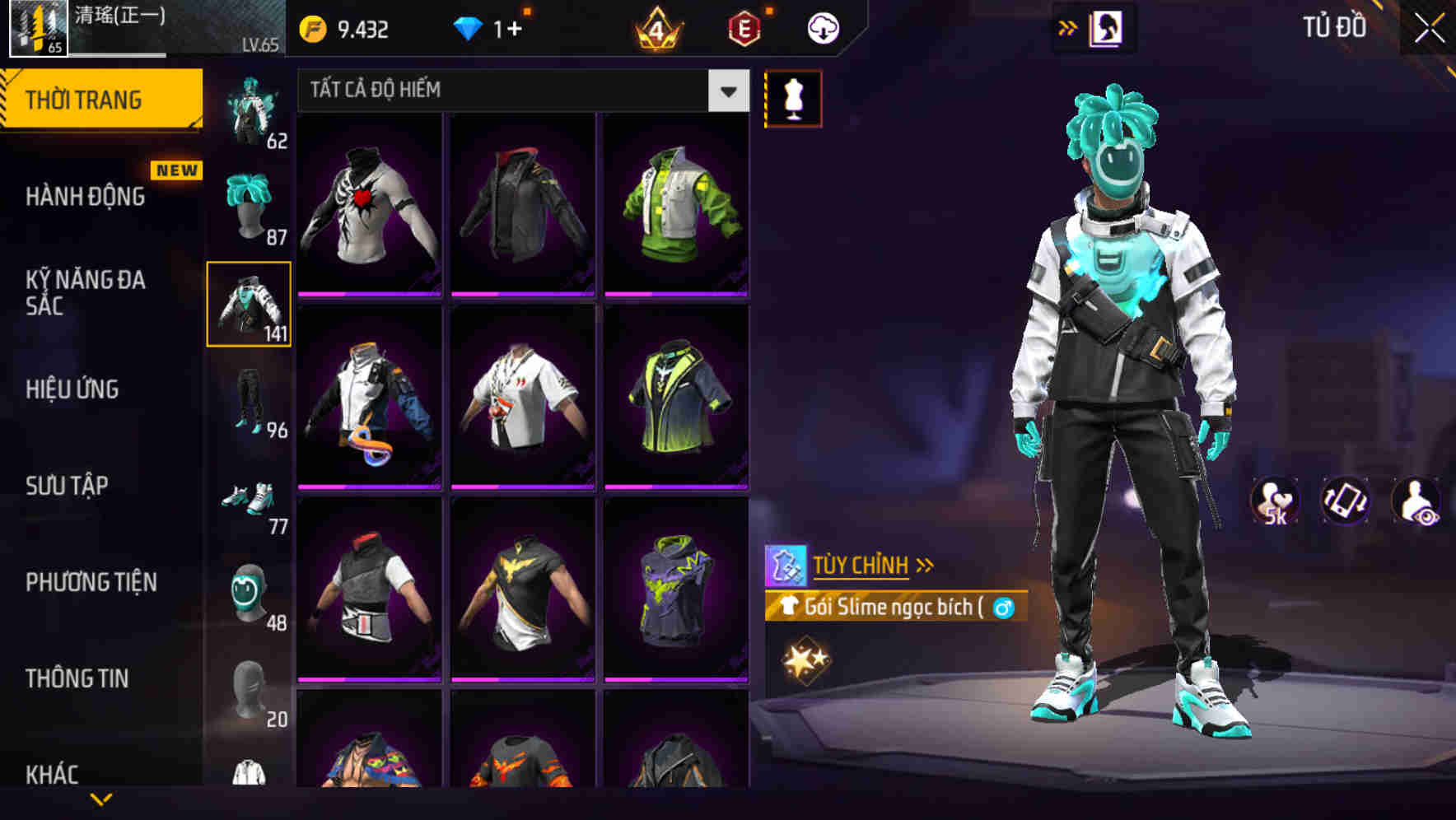Screen dimensions: 1456x820
Task: Open the Phương Tiện category
Action: click(x=91, y=582)
